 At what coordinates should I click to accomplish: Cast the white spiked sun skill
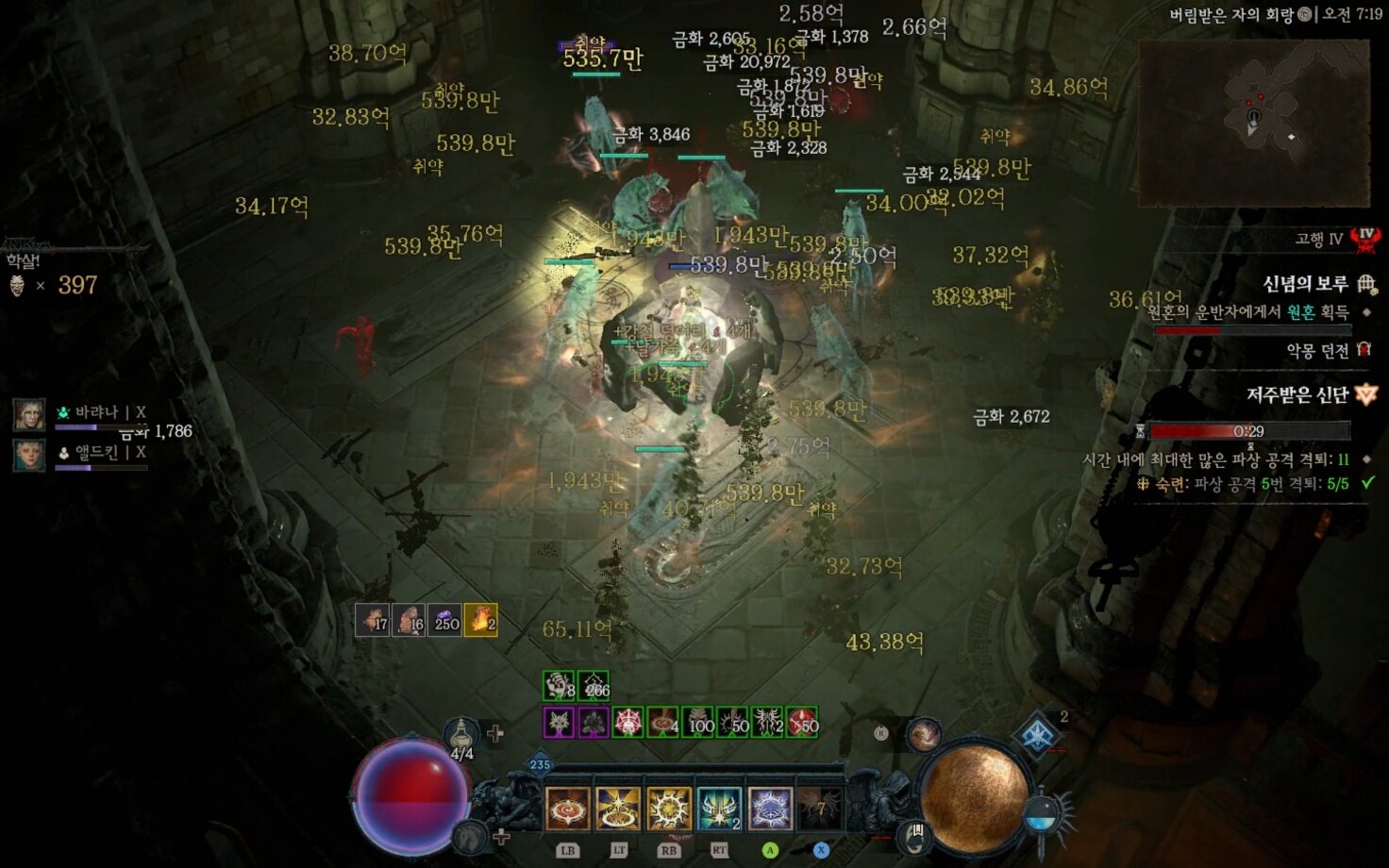[x=669, y=809]
